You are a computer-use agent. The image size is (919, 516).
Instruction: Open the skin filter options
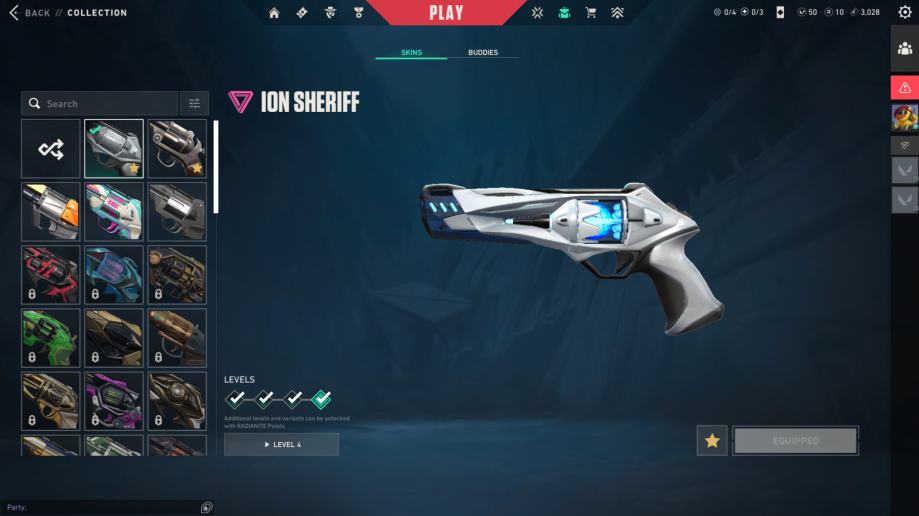point(195,103)
